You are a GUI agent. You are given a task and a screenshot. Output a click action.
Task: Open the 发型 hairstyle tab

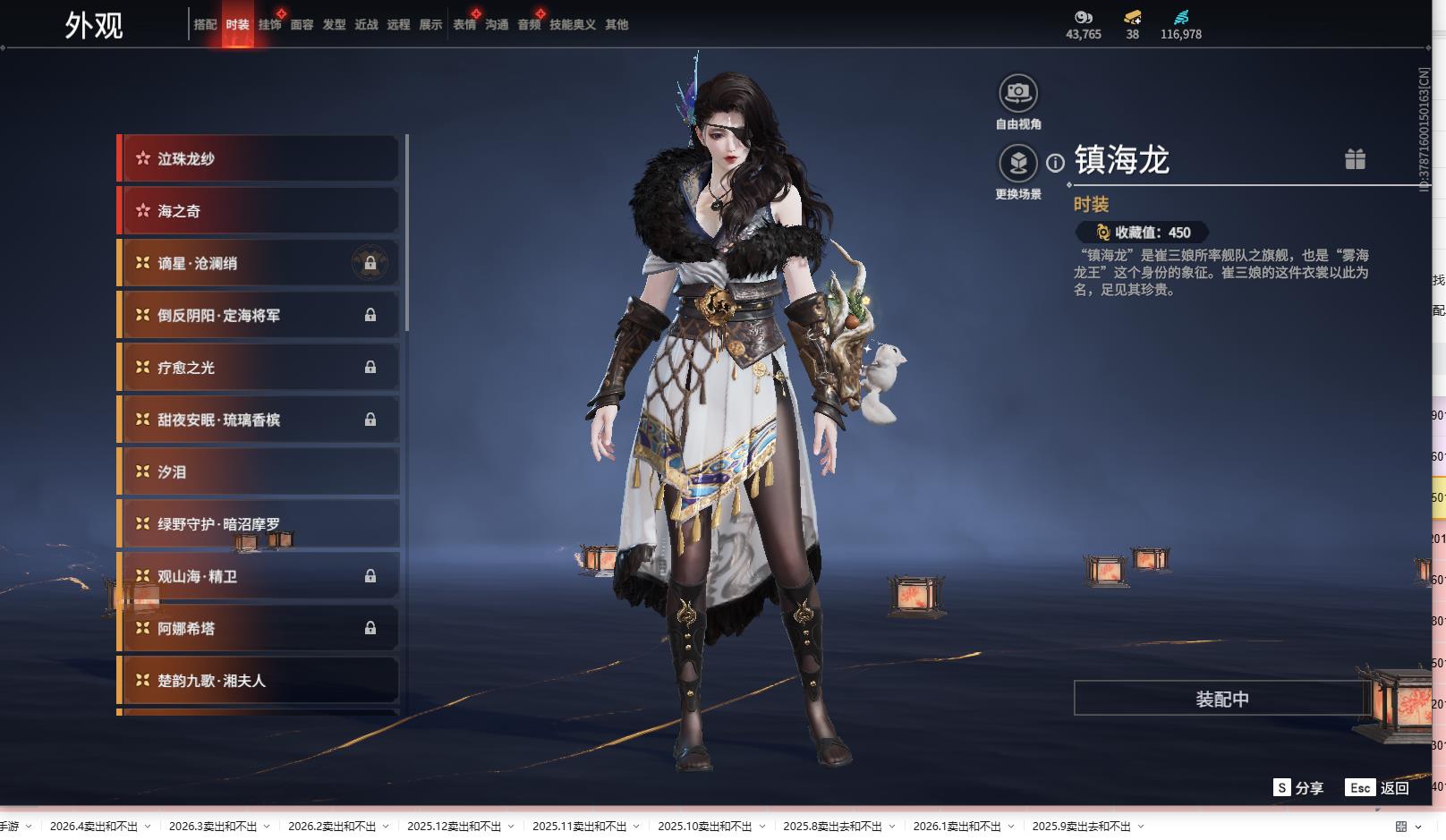[x=334, y=25]
